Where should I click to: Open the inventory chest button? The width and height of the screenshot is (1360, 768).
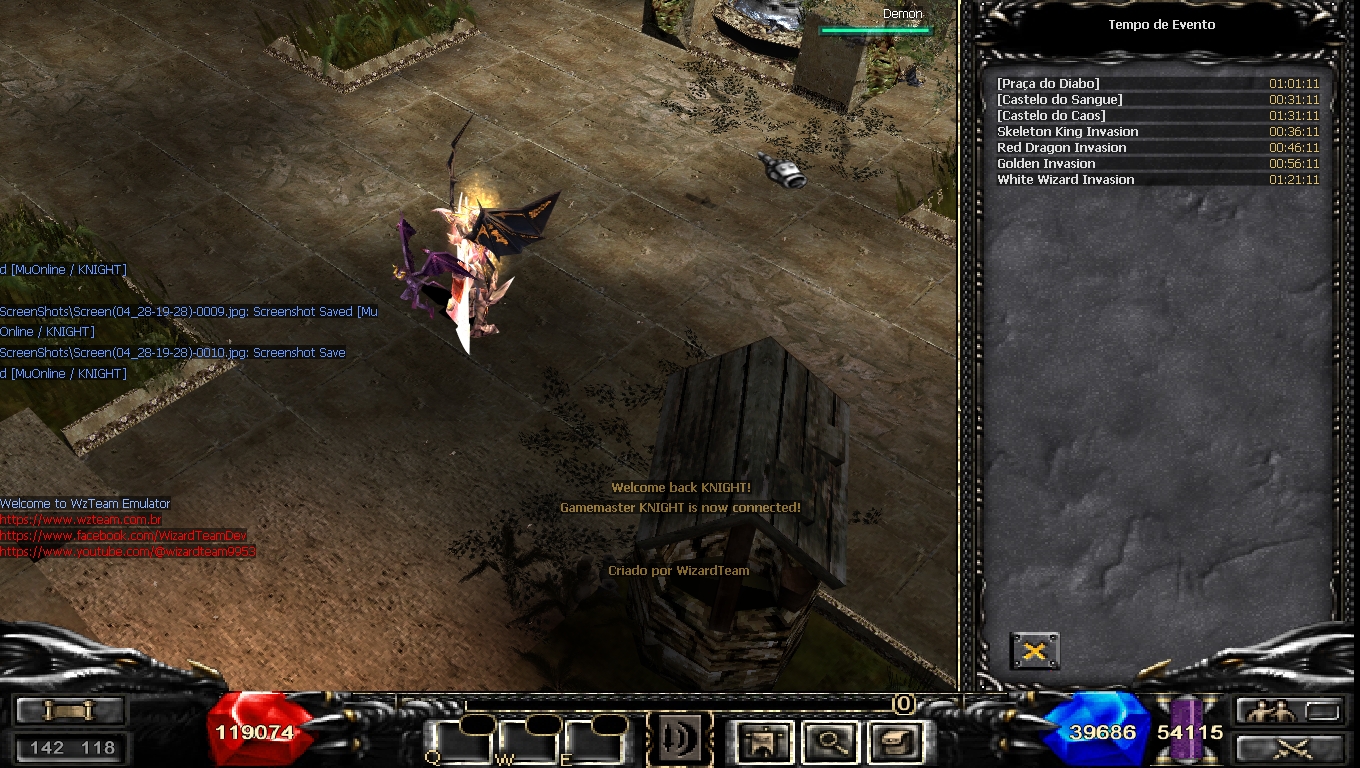pos(894,742)
